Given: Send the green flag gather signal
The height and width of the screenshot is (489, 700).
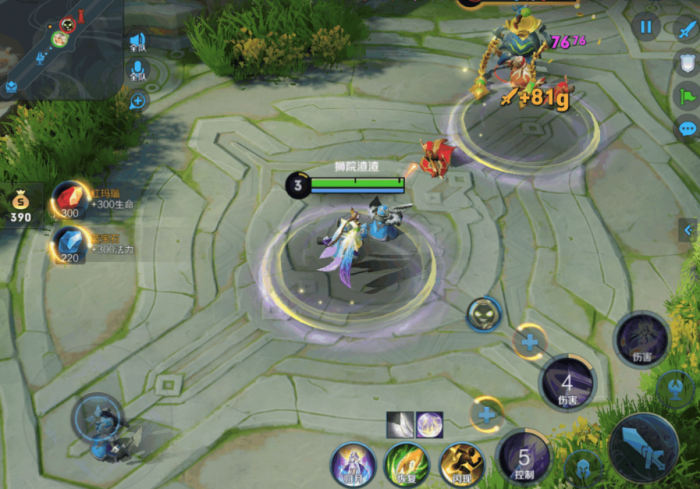Looking at the screenshot, I should click(687, 96).
